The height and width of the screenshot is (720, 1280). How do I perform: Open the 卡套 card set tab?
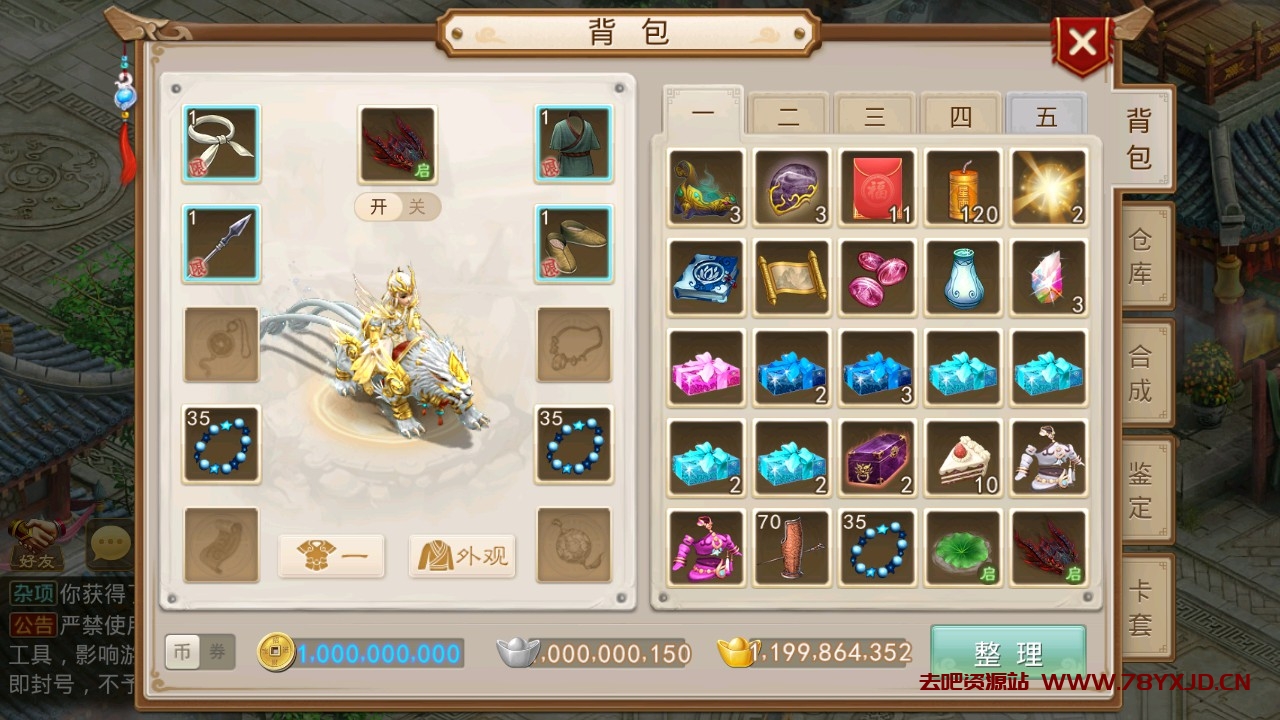point(1141,608)
